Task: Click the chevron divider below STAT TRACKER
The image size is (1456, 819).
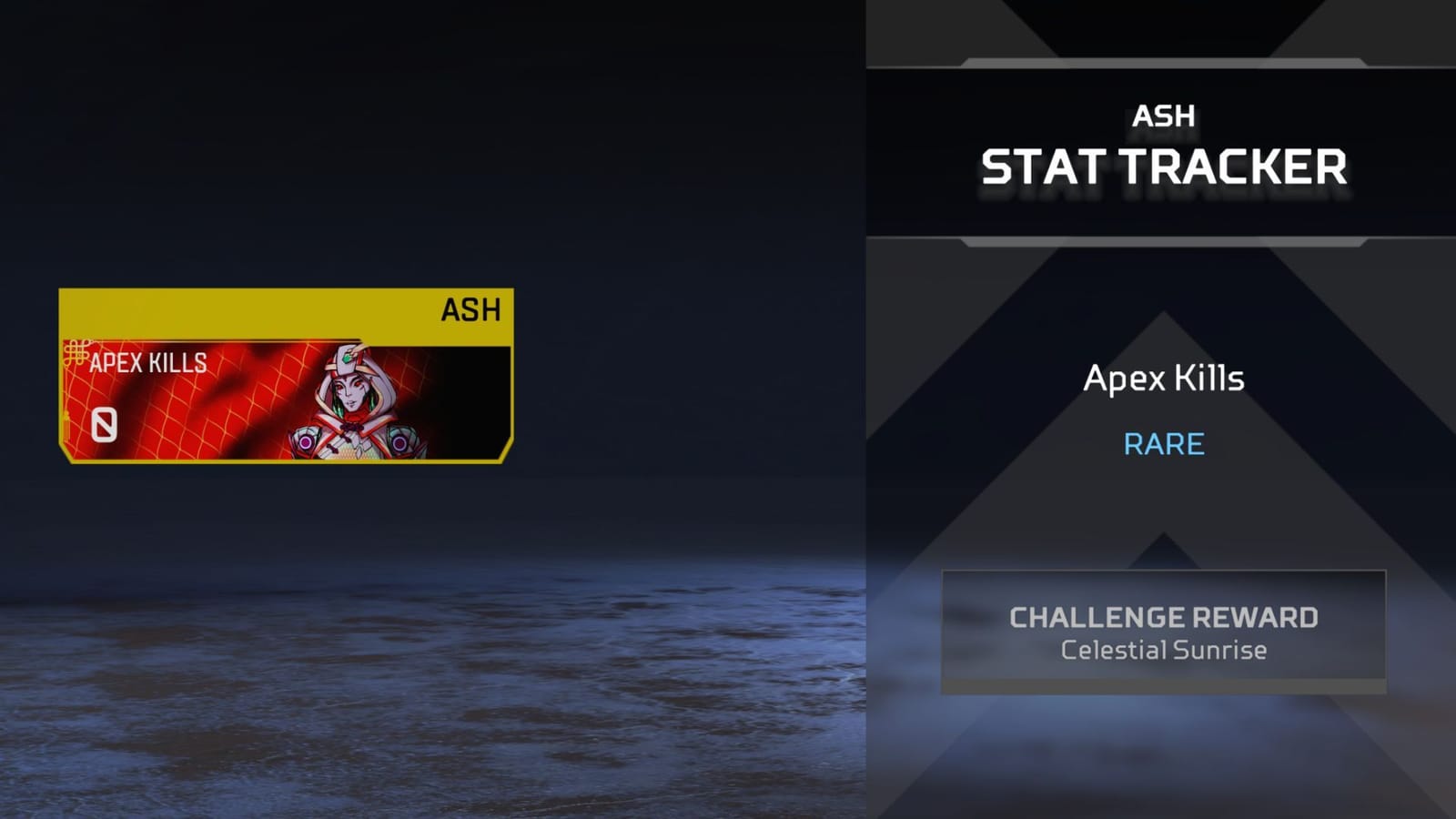Action: pos(1165,241)
